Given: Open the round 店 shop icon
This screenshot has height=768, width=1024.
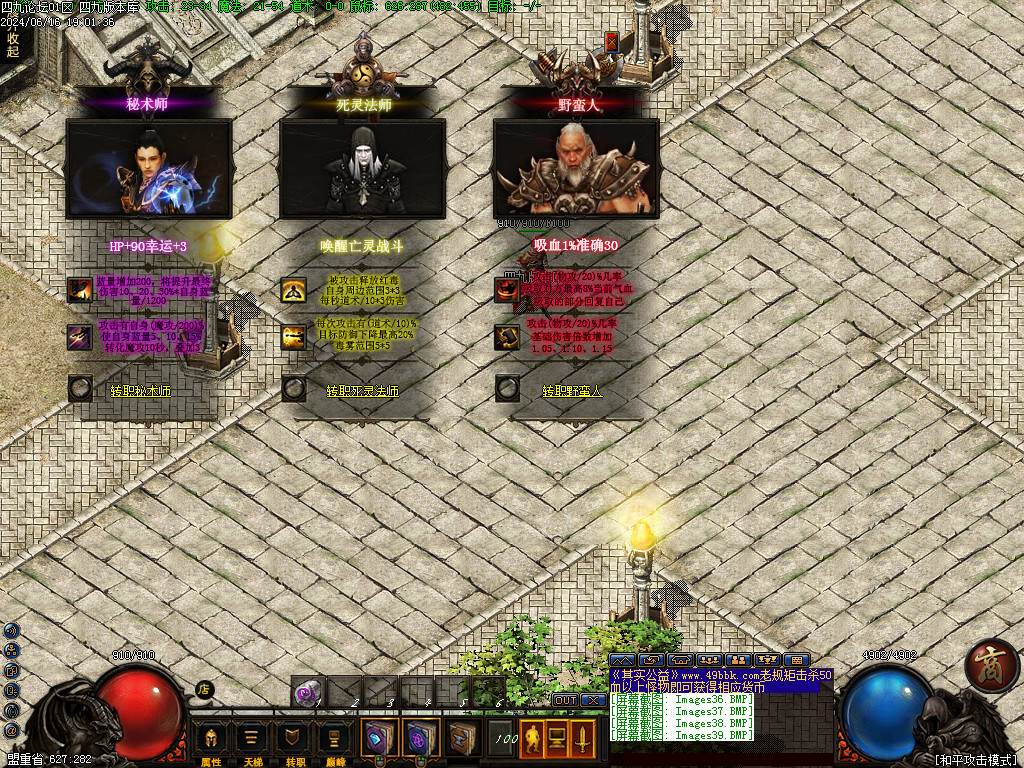Looking at the screenshot, I should [x=204, y=688].
